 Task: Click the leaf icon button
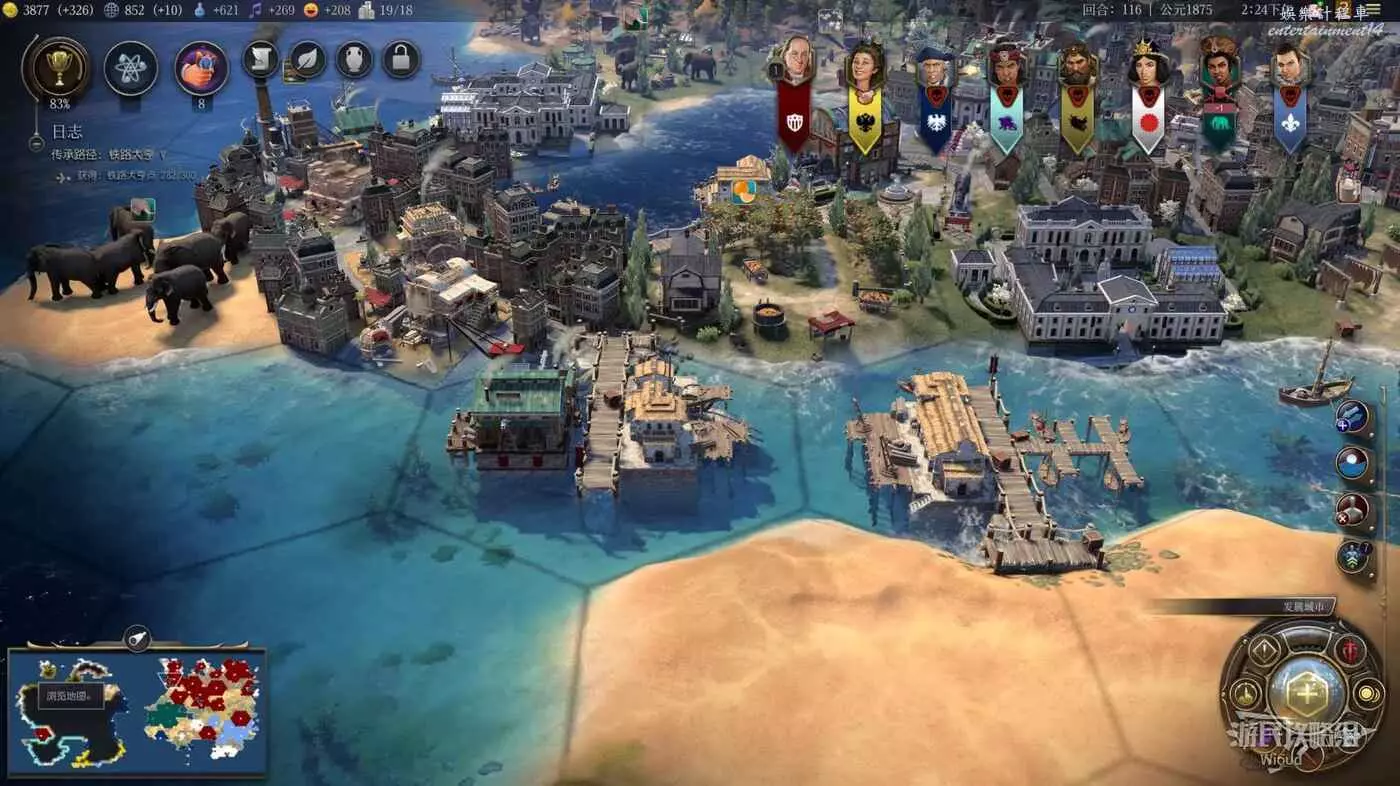(x=308, y=60)
